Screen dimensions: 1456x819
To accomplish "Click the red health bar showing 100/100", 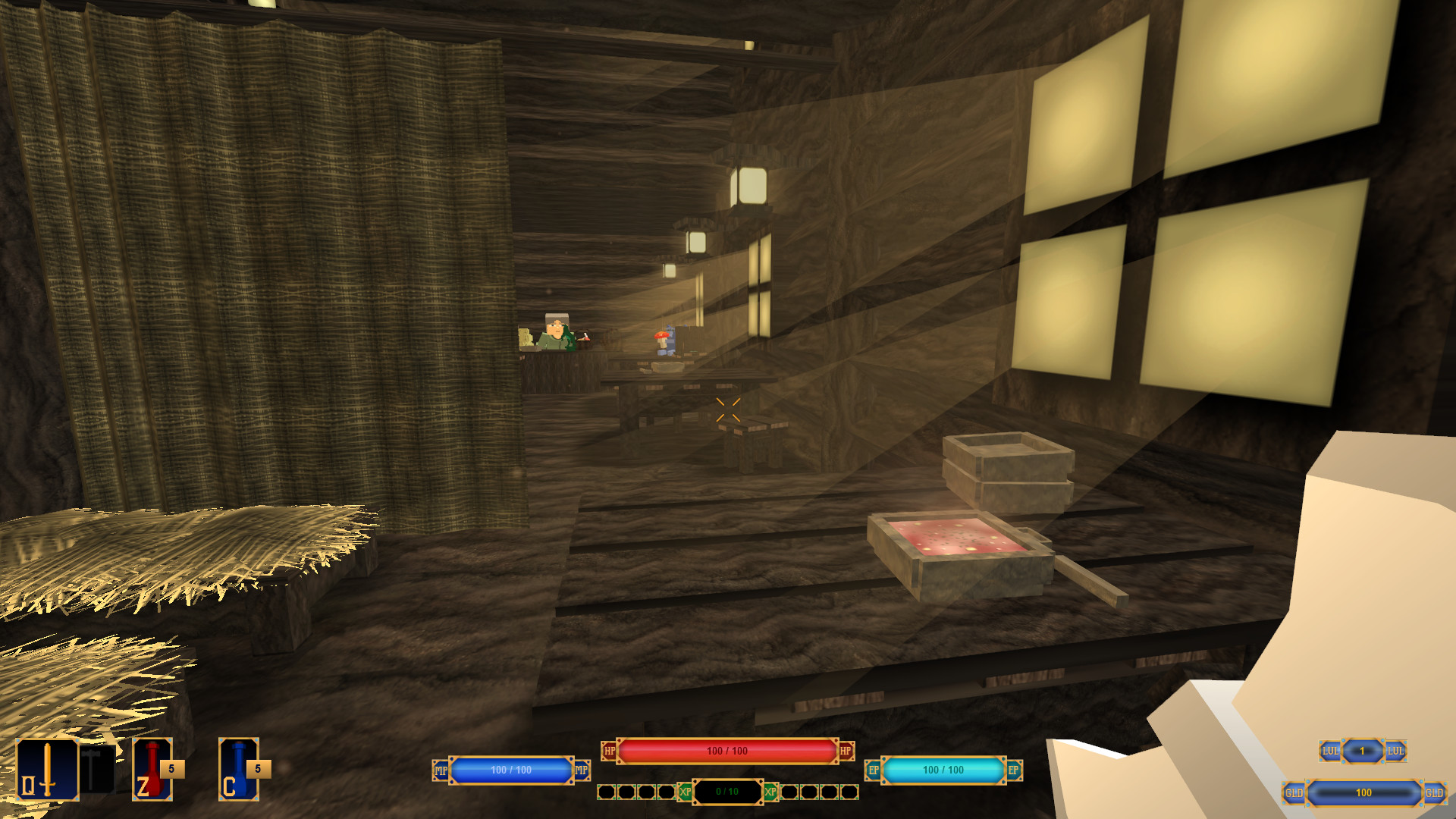I will click(728, 752).
